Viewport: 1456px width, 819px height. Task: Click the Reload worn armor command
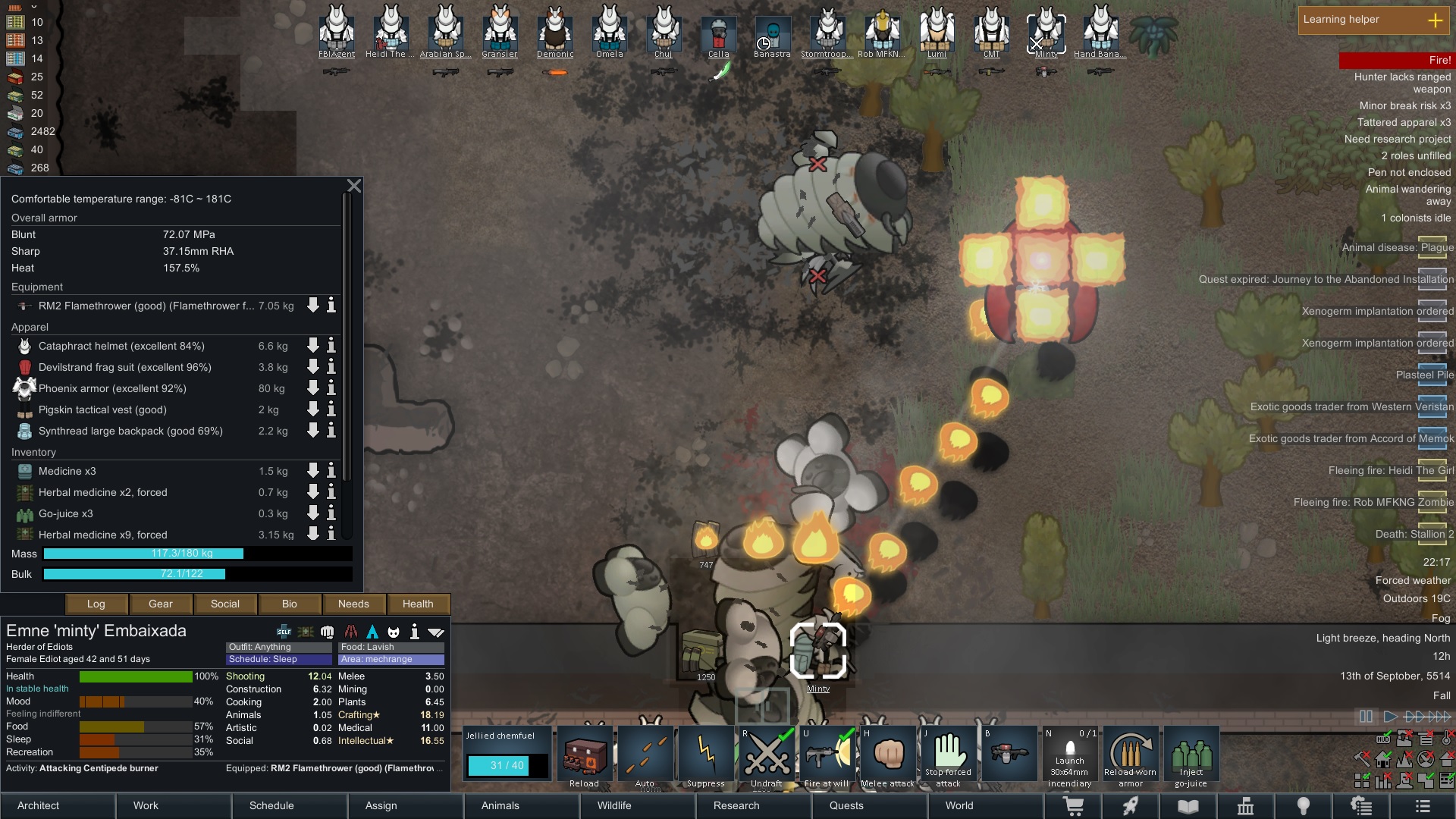[x=1131, y=755]
